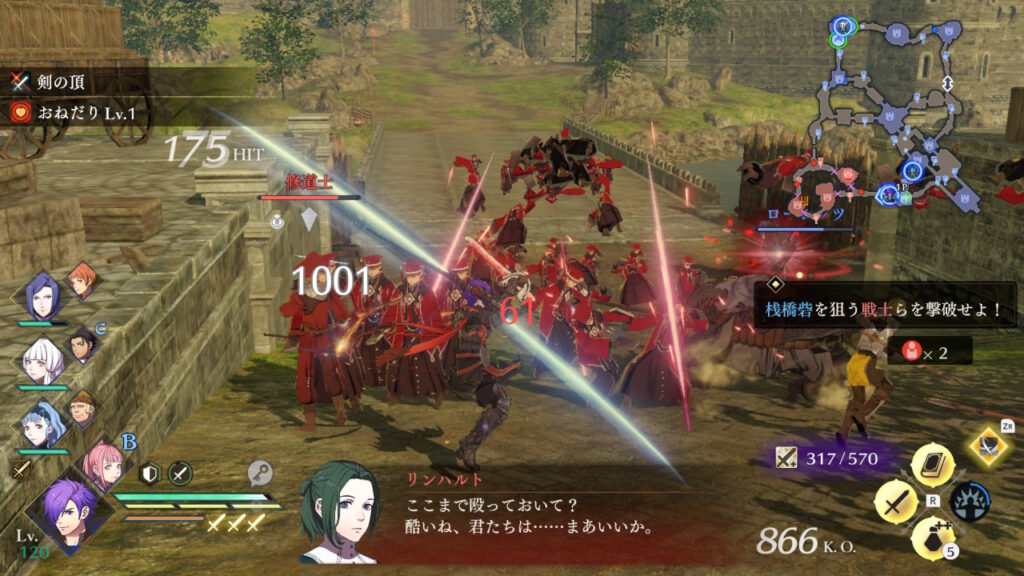Use the potion item with 5 remaining

click(x=932, y=538)
